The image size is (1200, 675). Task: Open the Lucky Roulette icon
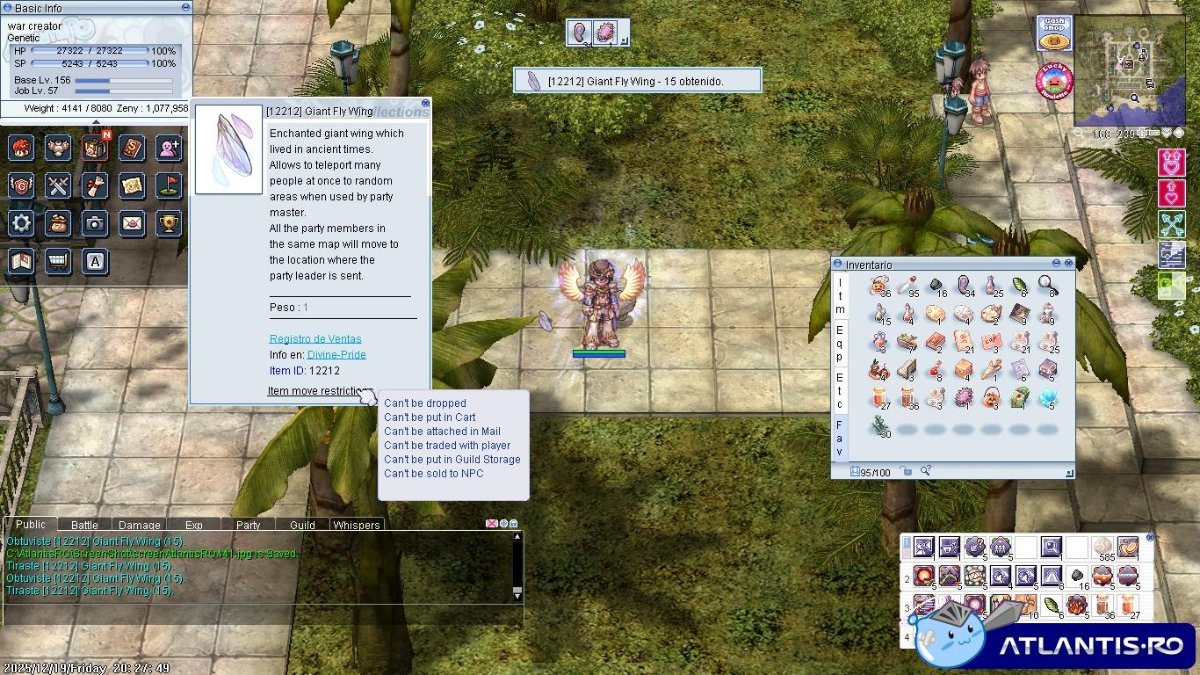coord(1053,82)
